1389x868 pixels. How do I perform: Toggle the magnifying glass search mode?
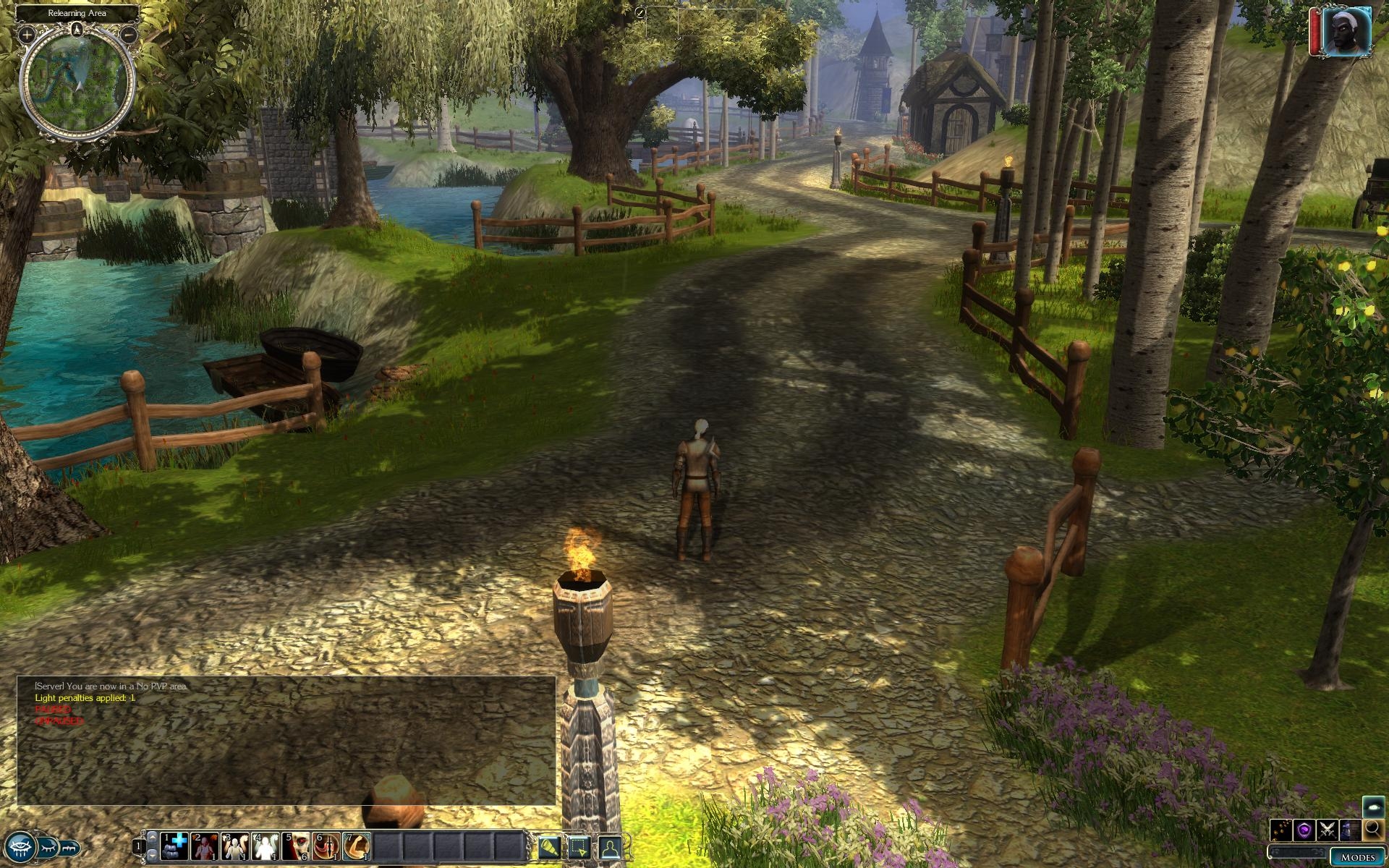(x=1373, y=830)
